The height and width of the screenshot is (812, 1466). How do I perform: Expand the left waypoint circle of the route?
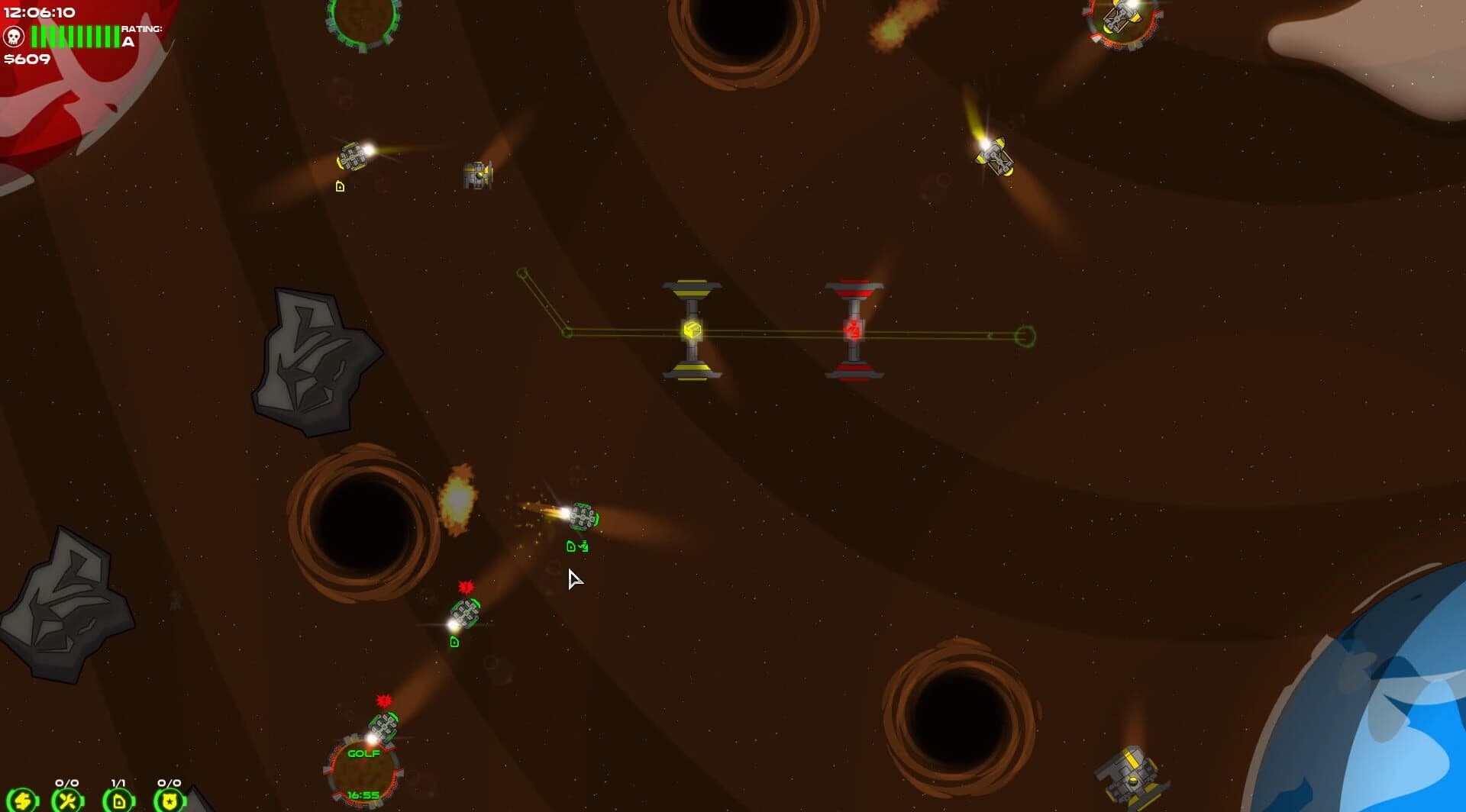click(566, 333)
